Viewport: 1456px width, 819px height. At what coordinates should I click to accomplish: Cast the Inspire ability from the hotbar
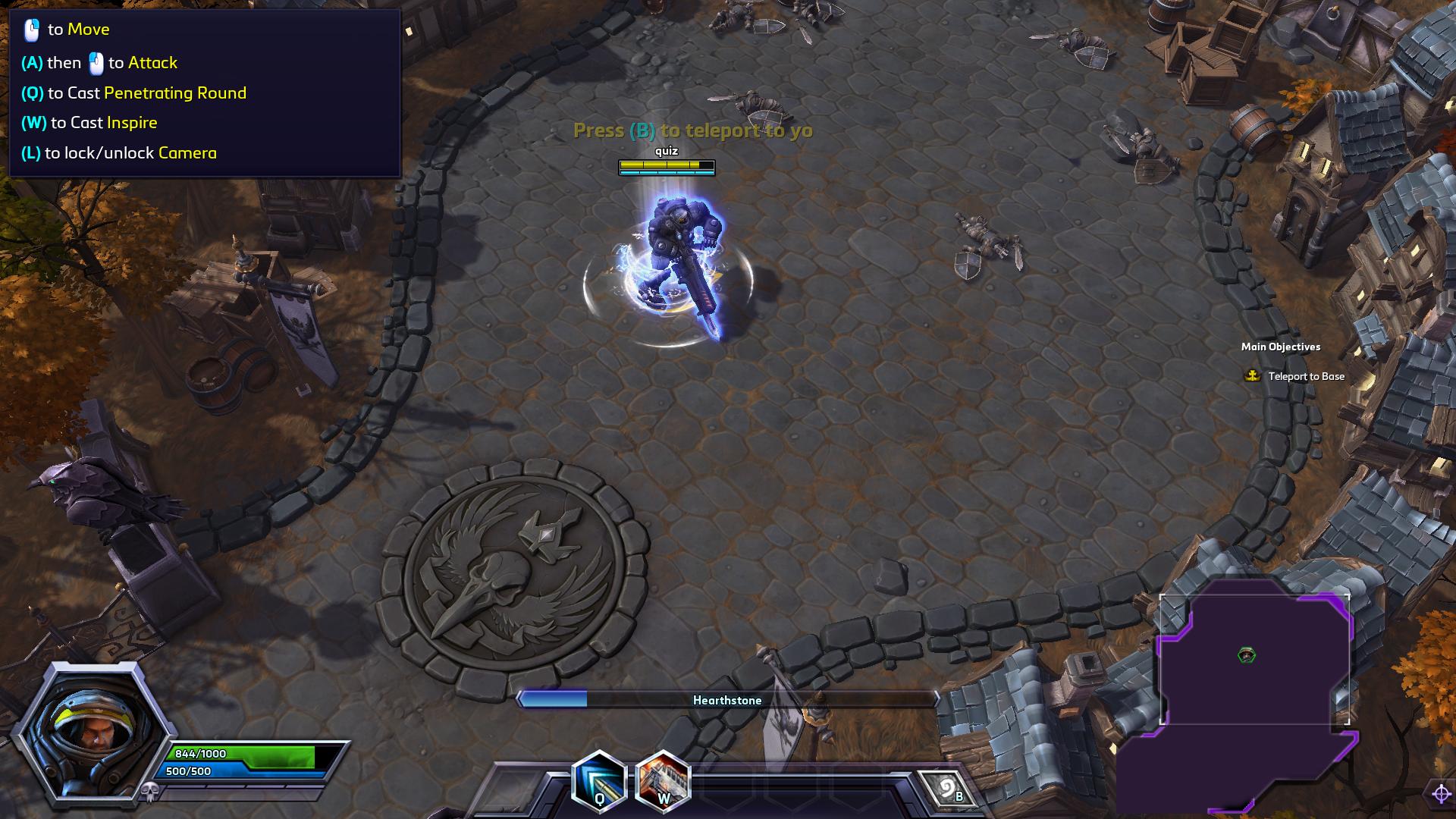tap(663, 781)
